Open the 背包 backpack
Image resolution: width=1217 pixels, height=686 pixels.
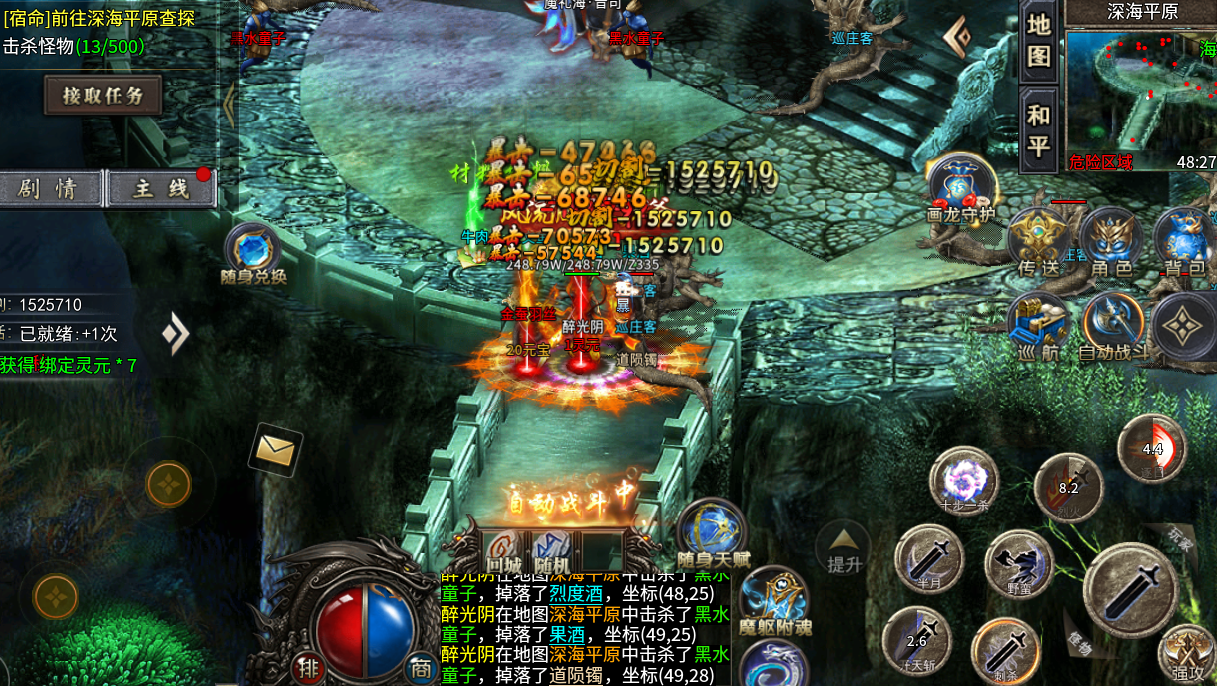point(1185,240)
